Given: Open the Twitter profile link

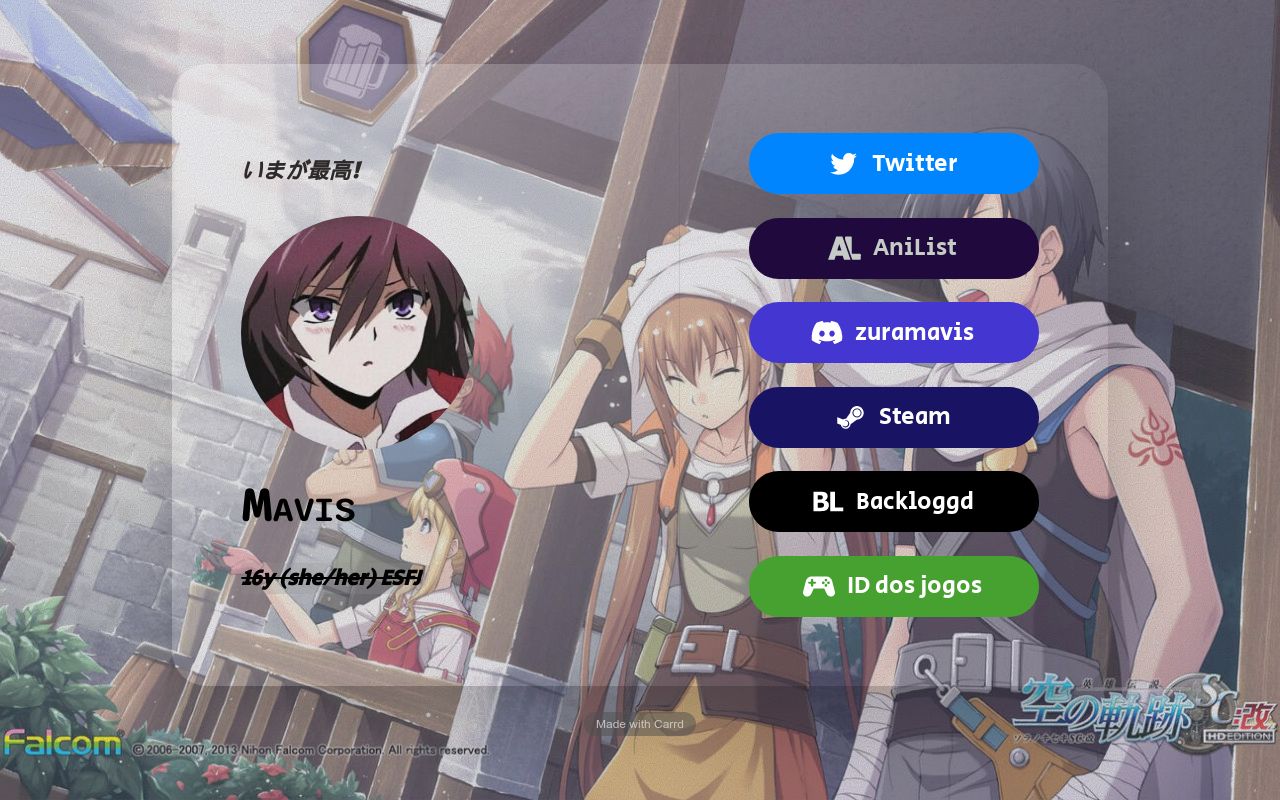Looking at the screenshot, I should (893, 163).
